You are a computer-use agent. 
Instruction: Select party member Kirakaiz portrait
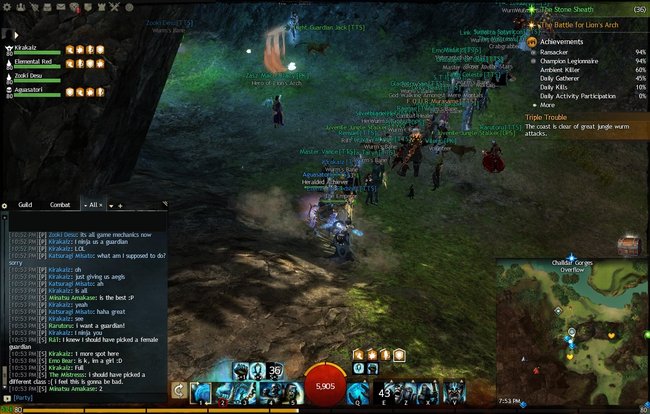coord(12,48)
